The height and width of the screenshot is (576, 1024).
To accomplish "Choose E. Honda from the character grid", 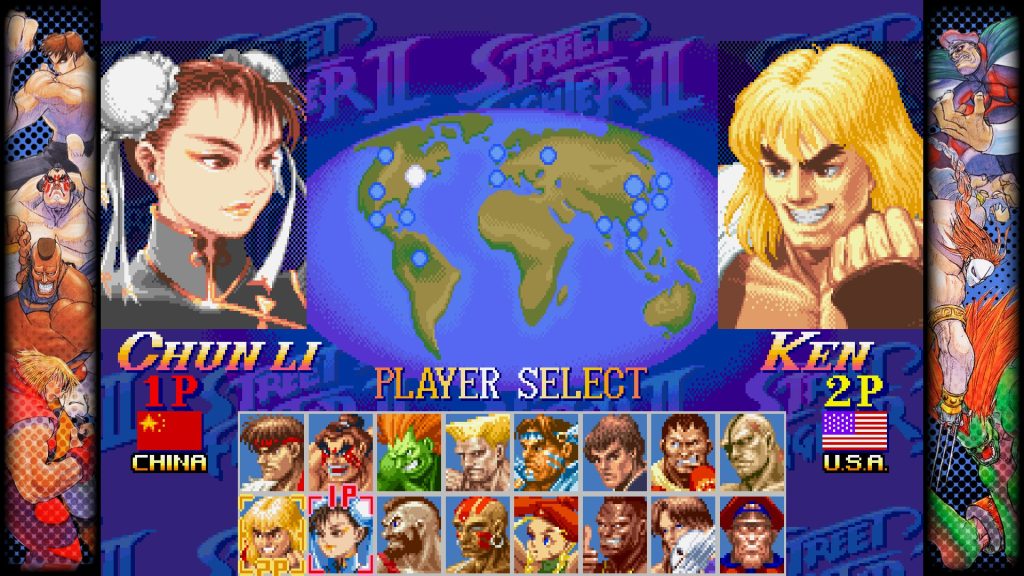I will click(x=341, y=452).
